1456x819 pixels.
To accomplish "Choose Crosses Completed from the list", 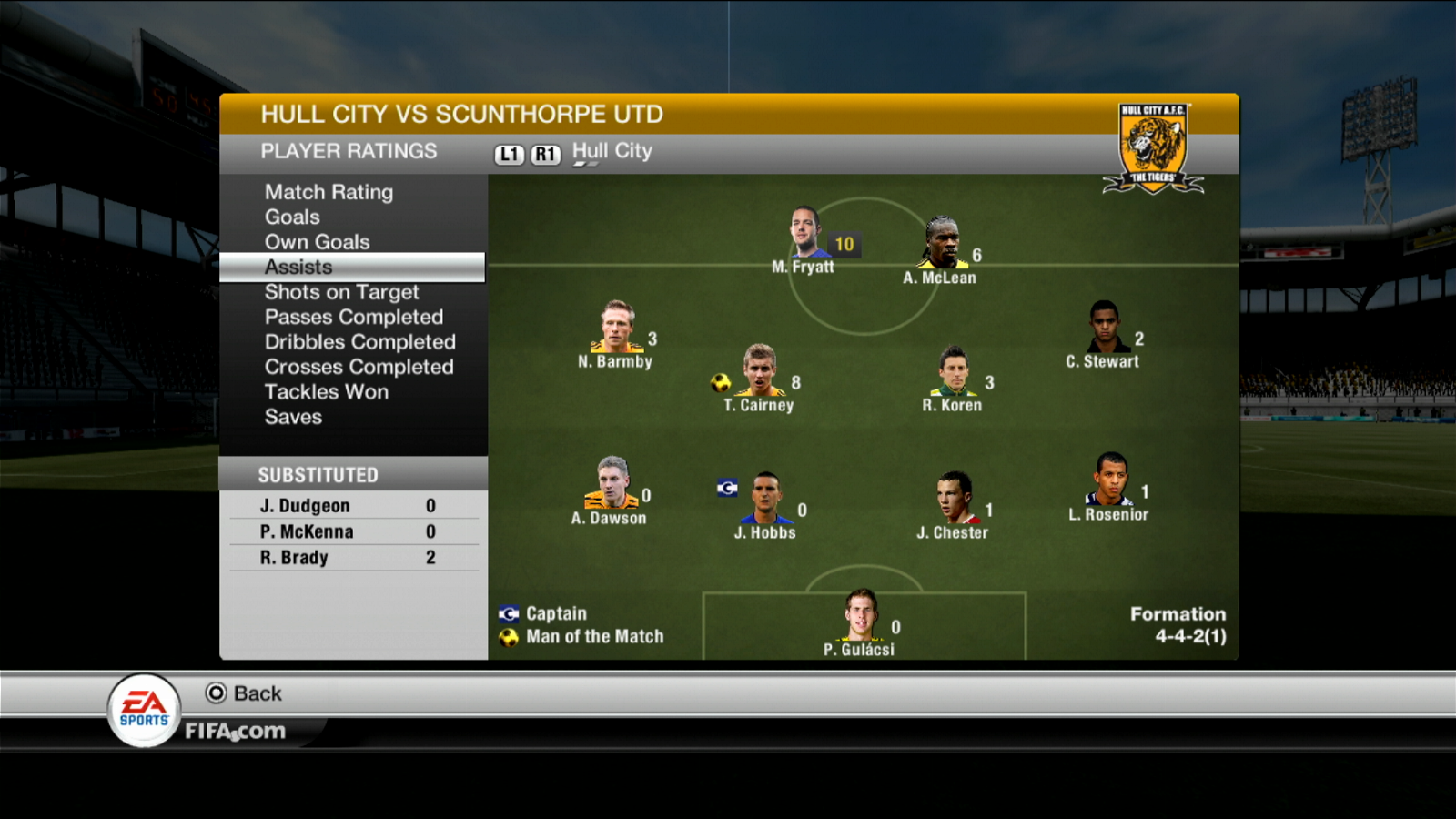I will click(x=359, y=367).
